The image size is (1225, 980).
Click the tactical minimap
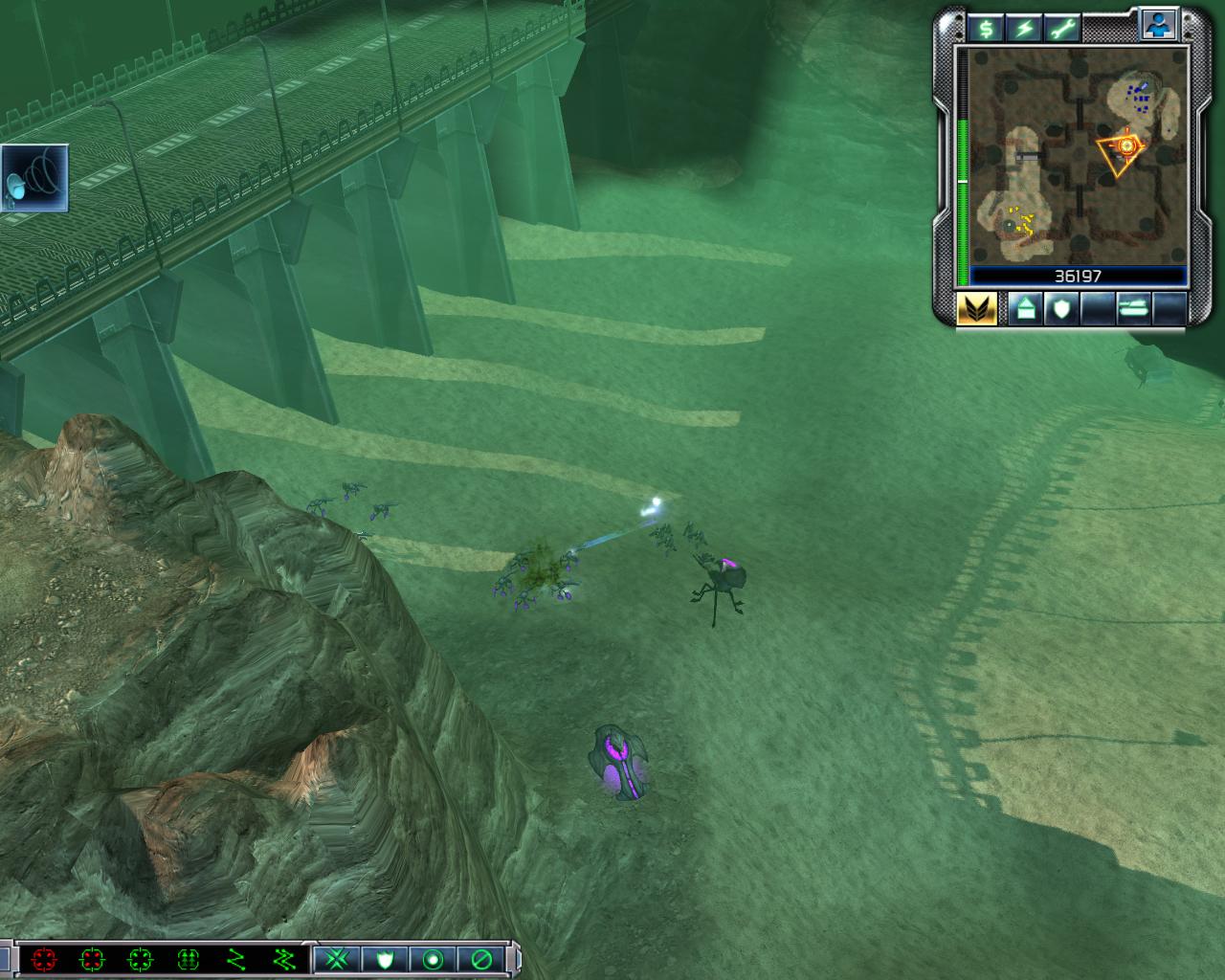point(1078,156)
